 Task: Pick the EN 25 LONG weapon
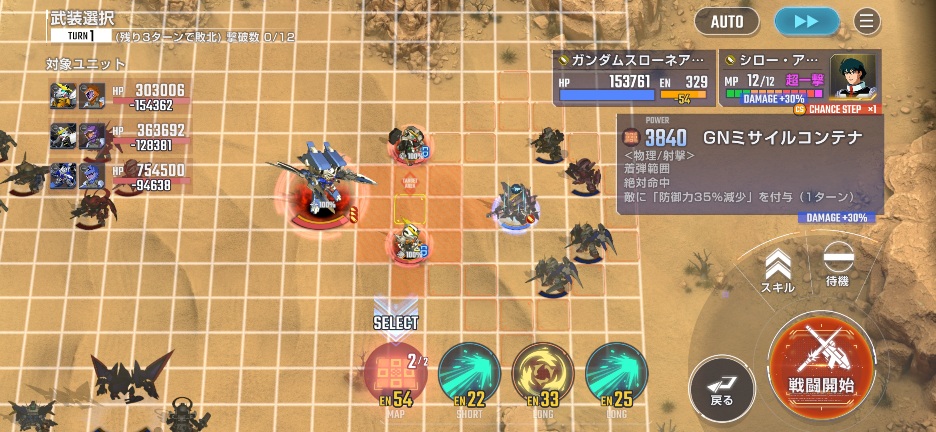pyautogui.click(x=616, y=373)
